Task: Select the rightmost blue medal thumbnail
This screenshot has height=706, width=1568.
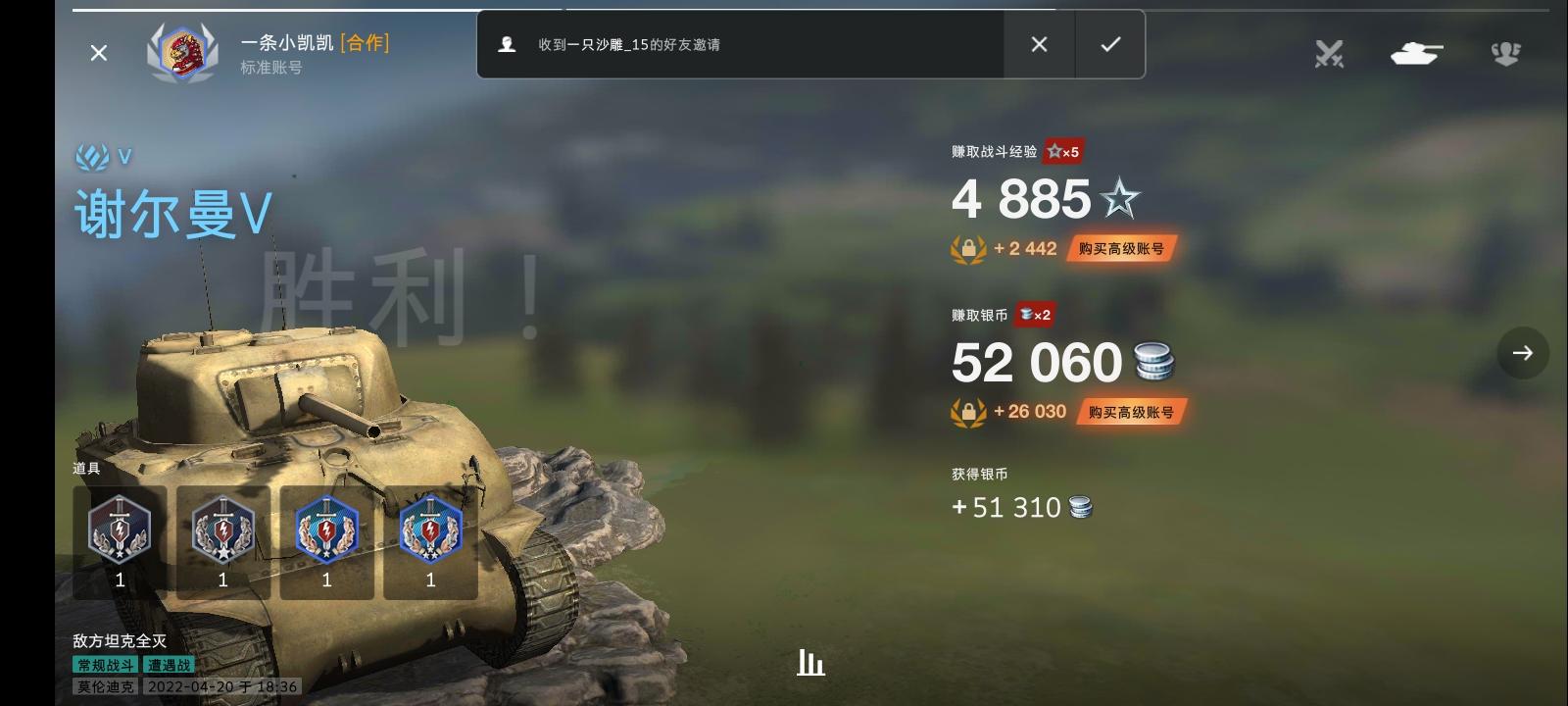Action: coord(430,534)
